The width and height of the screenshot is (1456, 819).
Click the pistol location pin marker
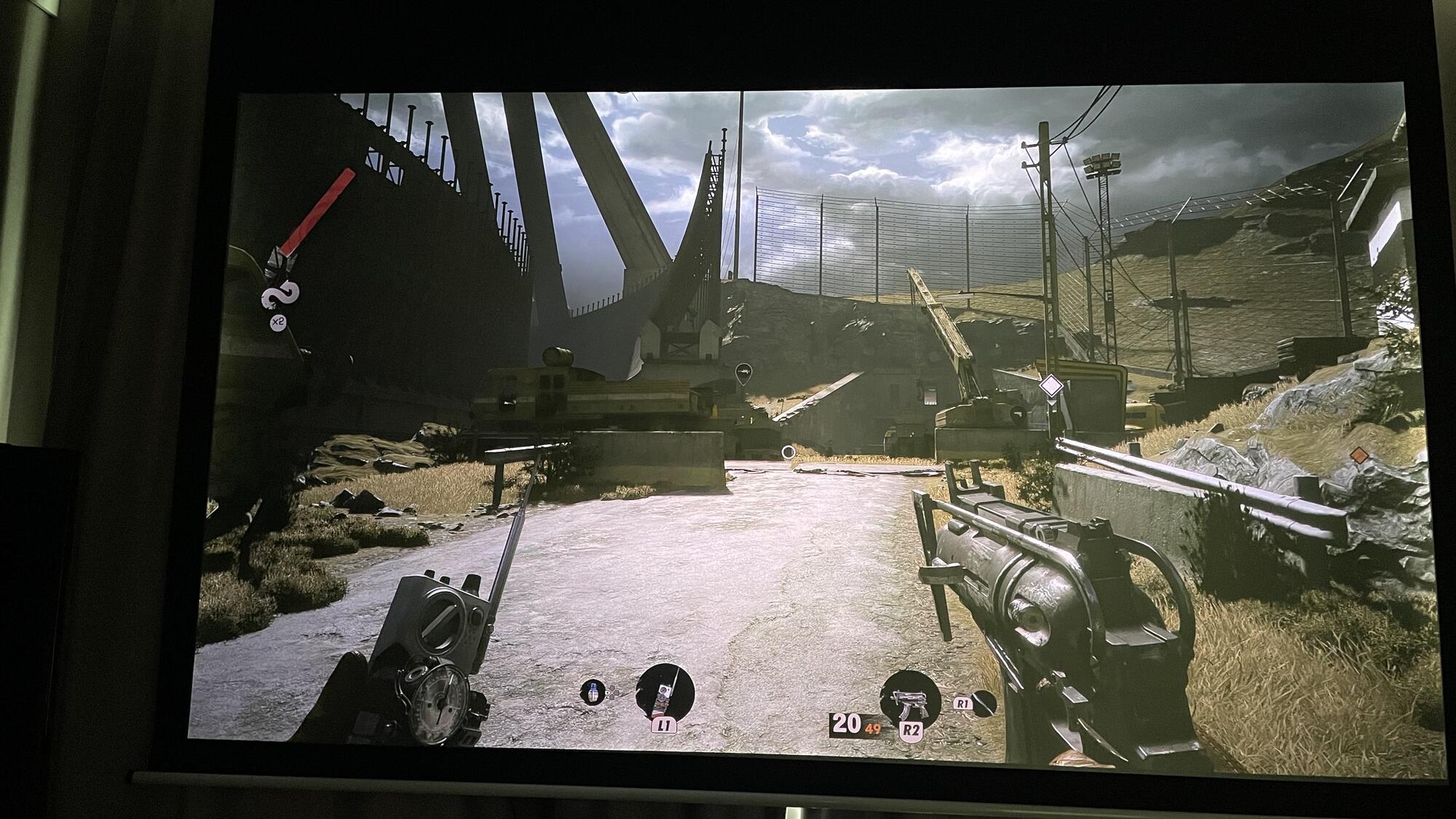(1016, 412)
